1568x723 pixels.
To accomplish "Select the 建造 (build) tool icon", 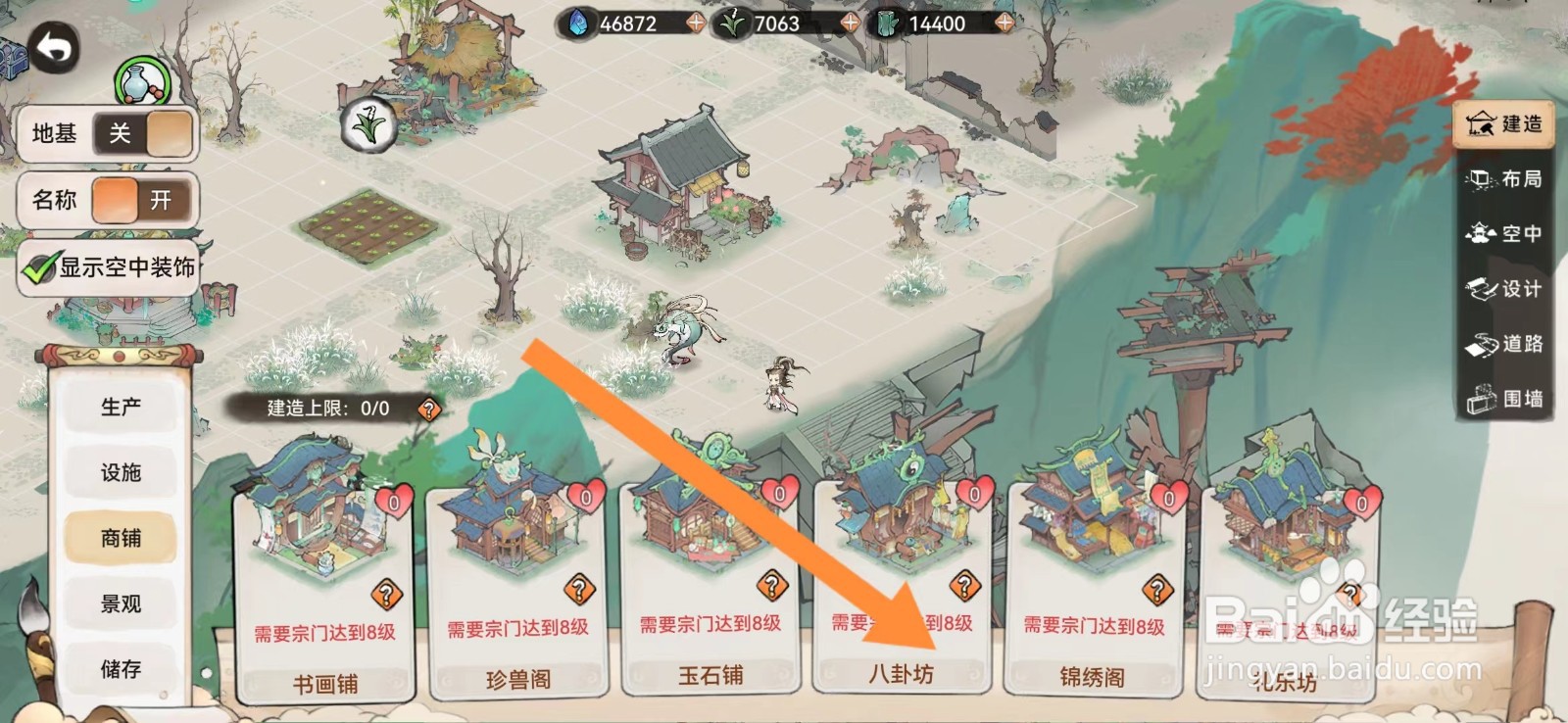I will [x=1503, y=124].
